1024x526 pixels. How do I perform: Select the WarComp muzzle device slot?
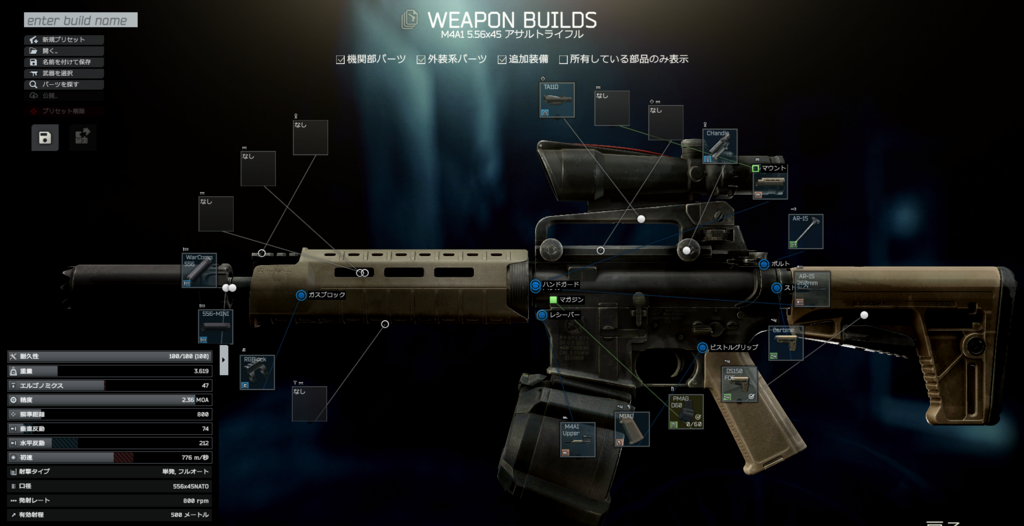pyautogui.click(x=199, y=270)
